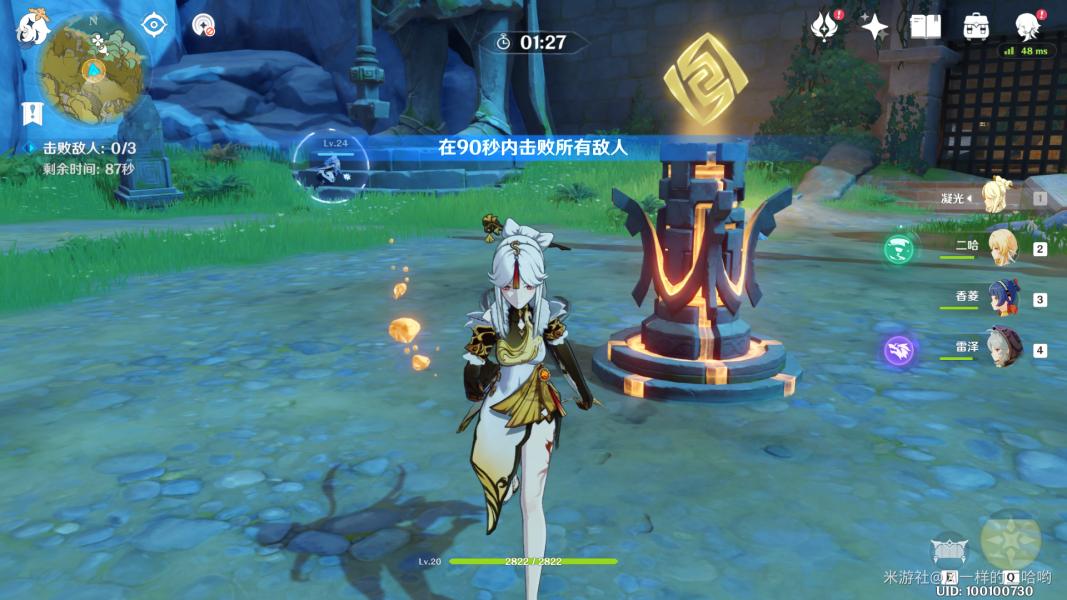
Task: Open the map from the minimap
Action: point(93,68)
